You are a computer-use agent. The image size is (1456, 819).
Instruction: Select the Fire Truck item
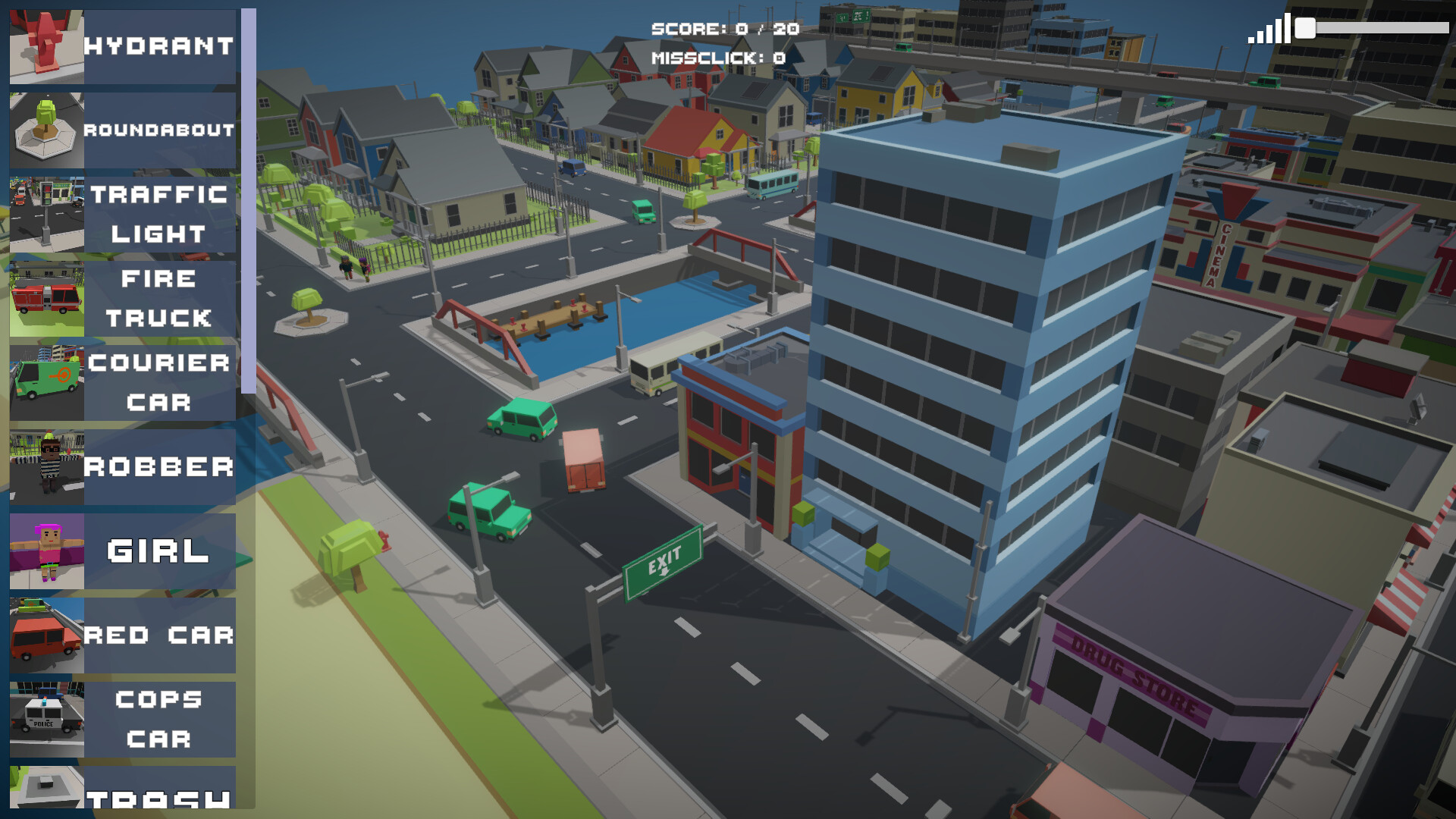pos(123,299)
